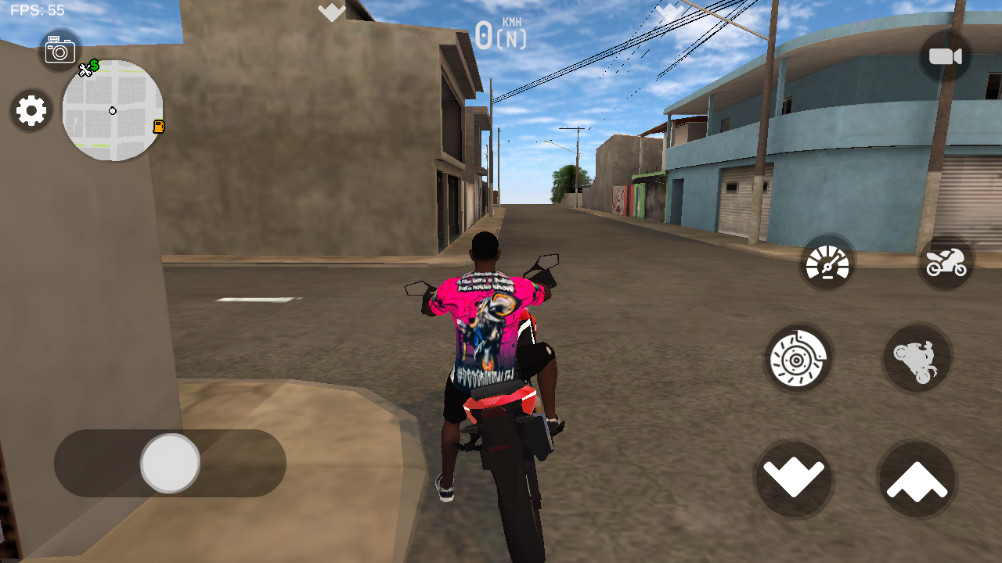Activate the brake disc button
The width and height of the screenshot is (1002, 563).
[x=798, y=357]
